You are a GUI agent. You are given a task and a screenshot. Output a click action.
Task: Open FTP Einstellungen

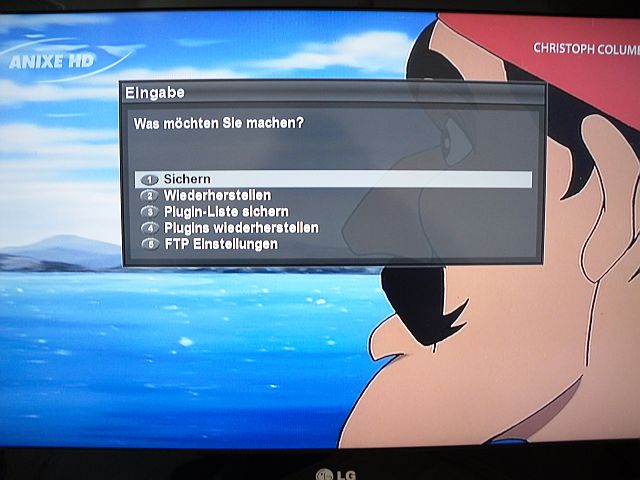(x=220, y=244)
